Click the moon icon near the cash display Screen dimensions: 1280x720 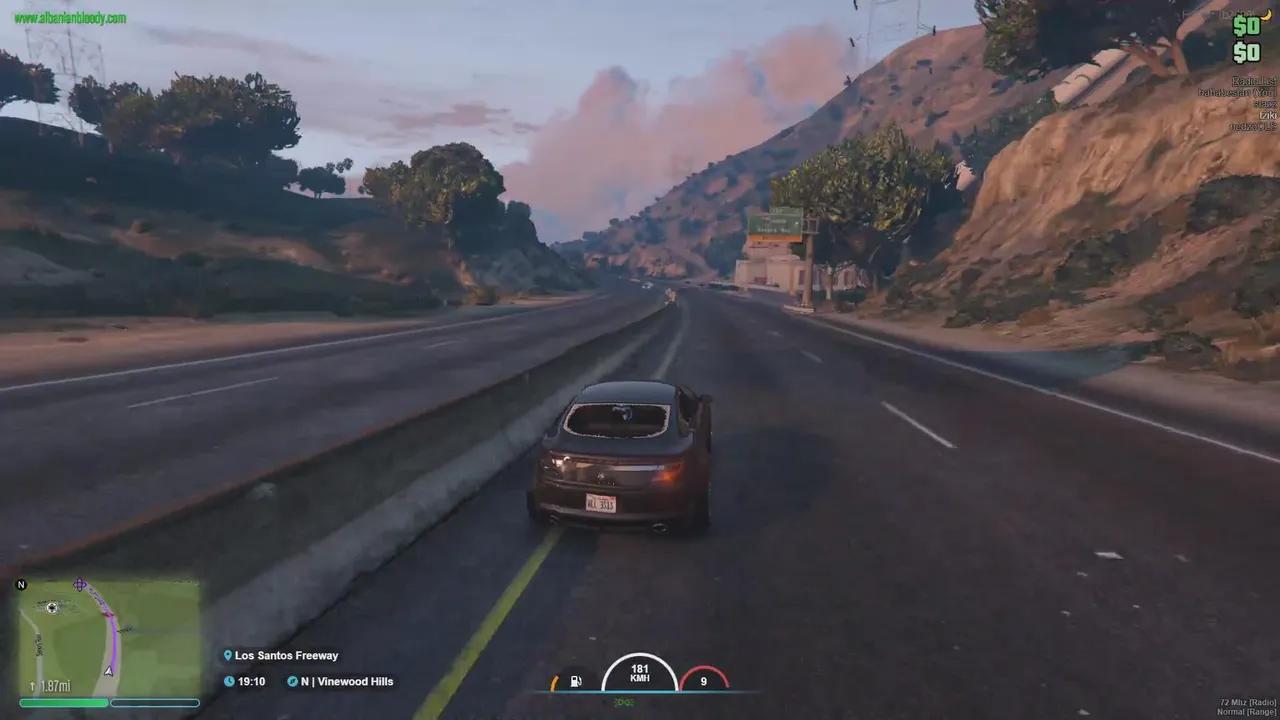[x=1268, y=16]
